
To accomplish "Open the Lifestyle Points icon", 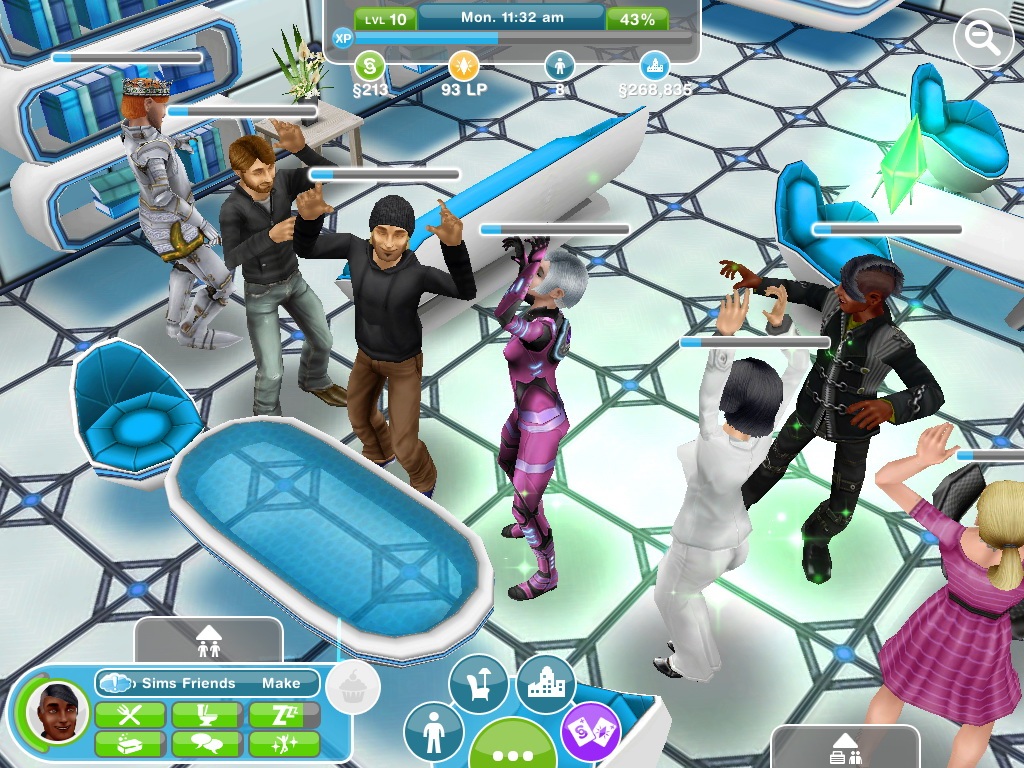I will pos(463,67).
